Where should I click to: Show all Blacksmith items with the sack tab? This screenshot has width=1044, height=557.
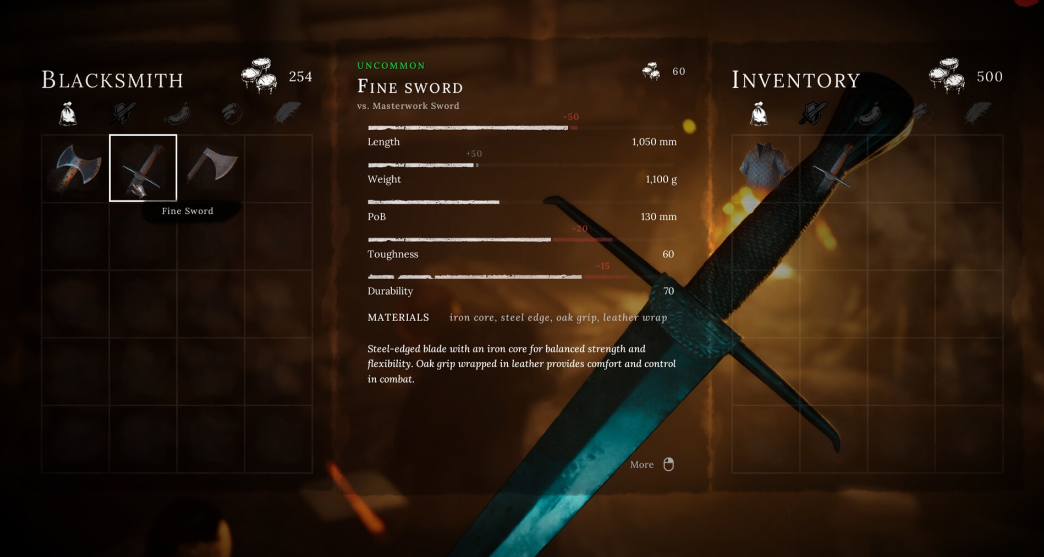pos(67,113)
